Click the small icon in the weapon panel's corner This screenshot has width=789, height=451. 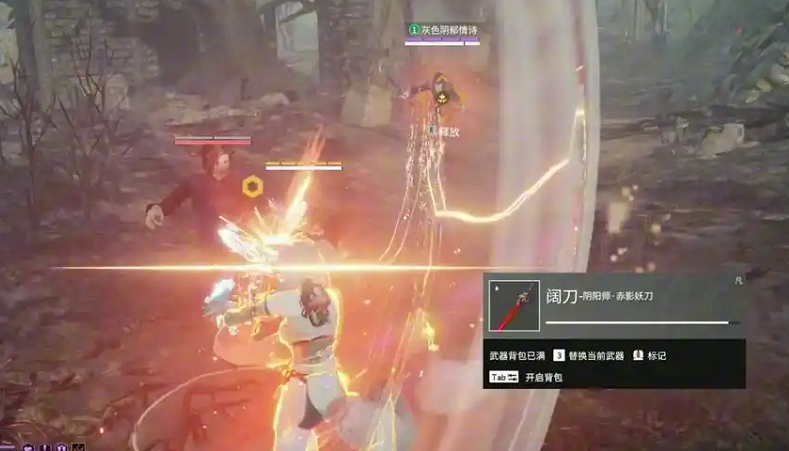click(x=738, y=282)
